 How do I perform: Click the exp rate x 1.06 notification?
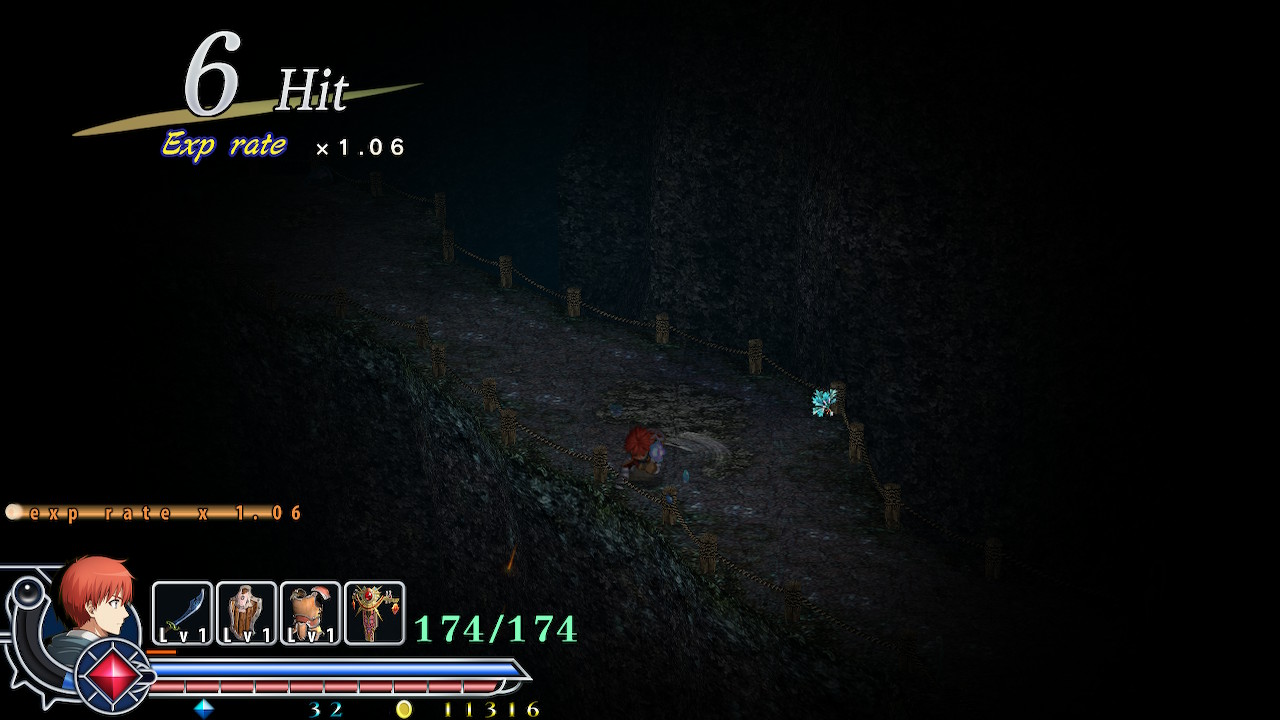[162, 511]
